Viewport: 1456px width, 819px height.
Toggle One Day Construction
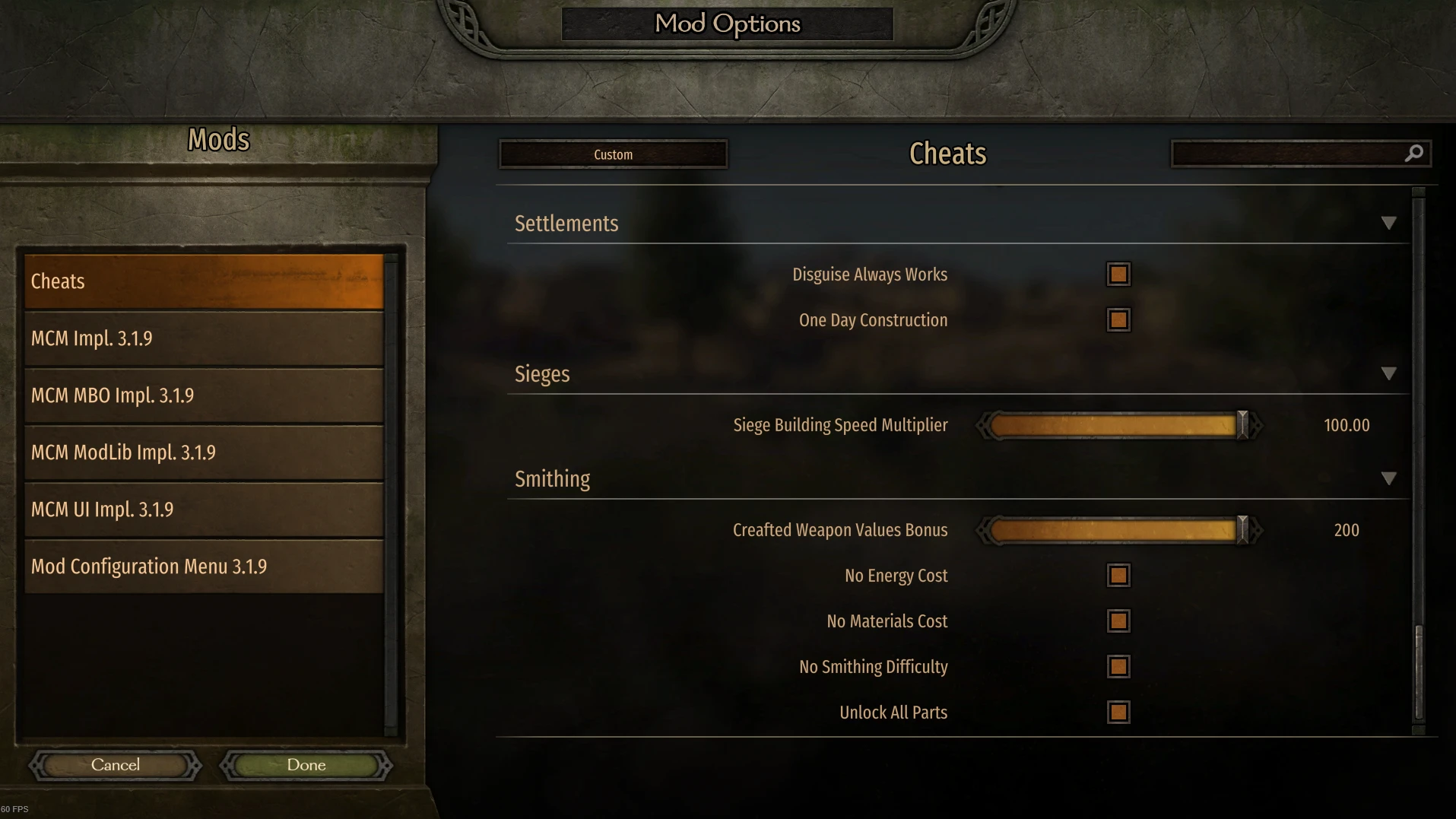pos(1117,319)
